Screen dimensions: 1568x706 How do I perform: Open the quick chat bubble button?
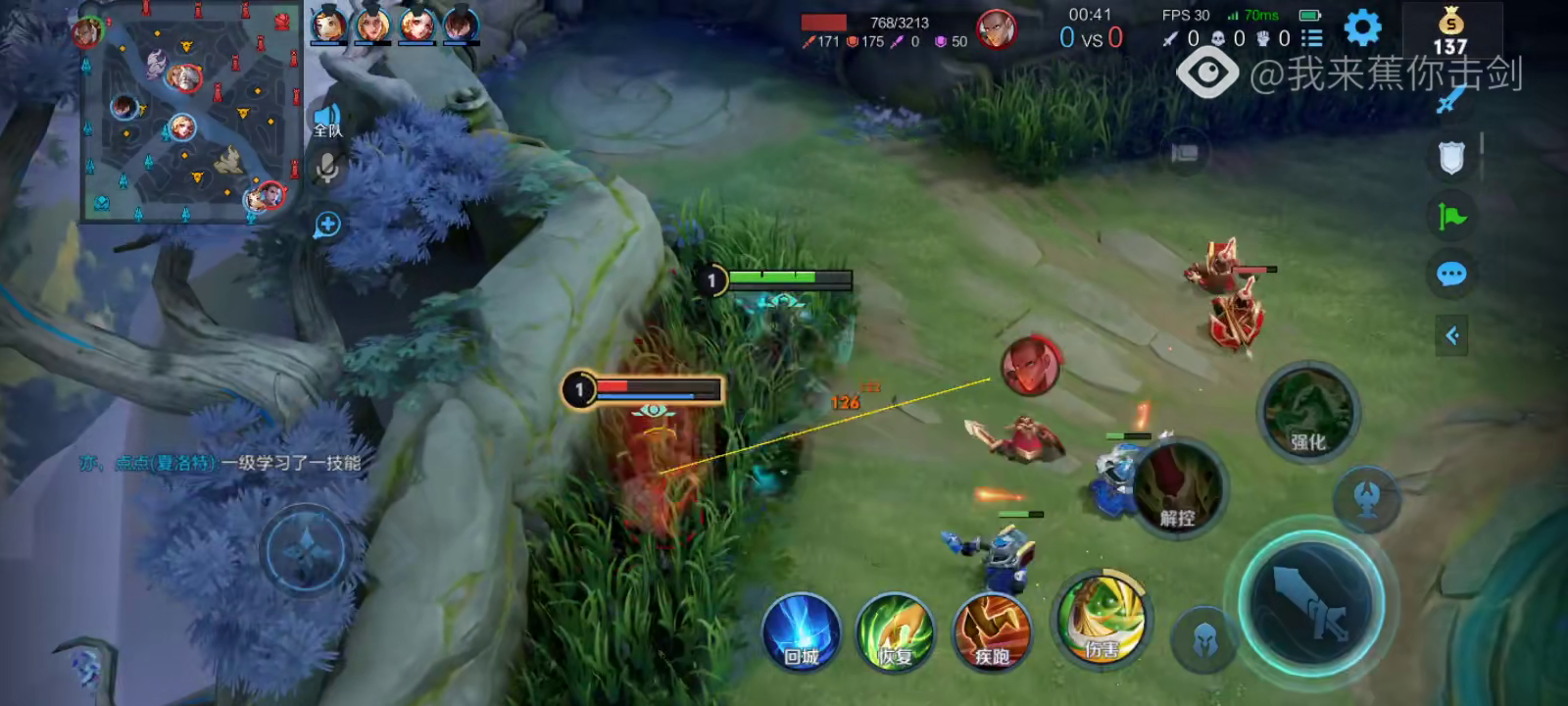coord(1451,274)
